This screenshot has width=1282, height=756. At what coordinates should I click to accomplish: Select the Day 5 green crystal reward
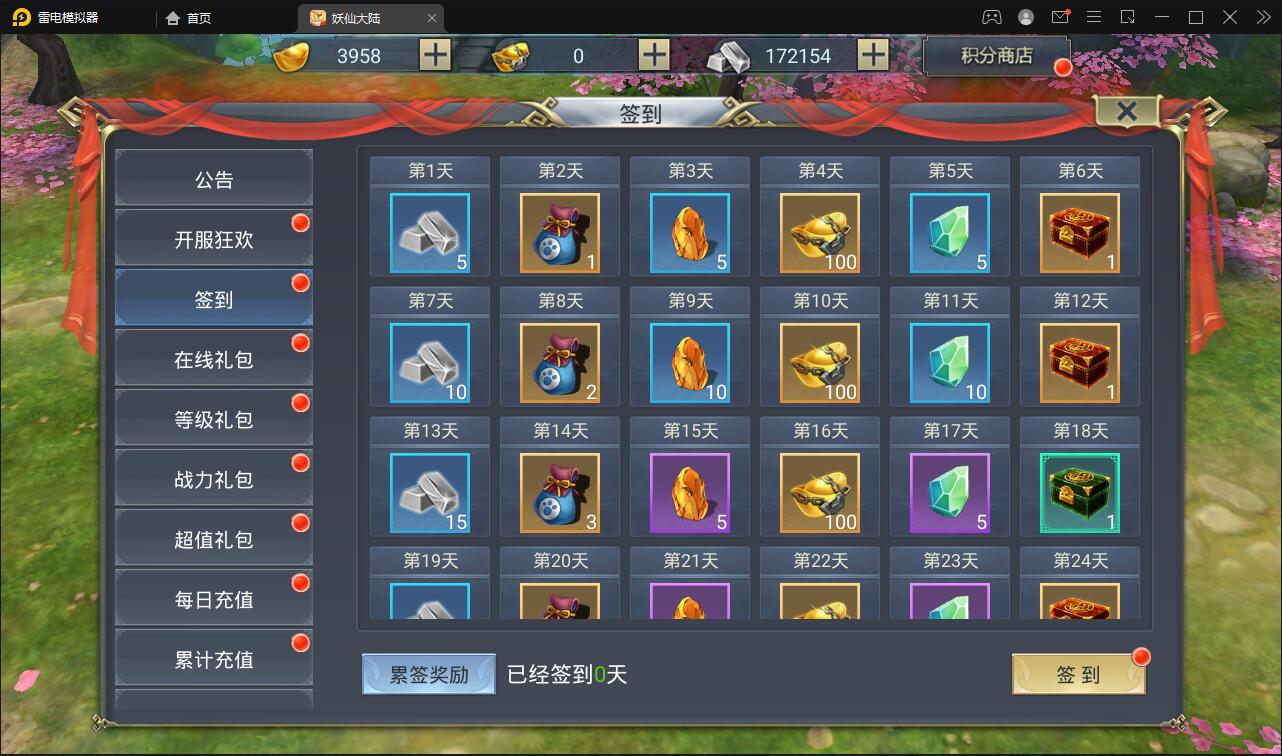949,234
